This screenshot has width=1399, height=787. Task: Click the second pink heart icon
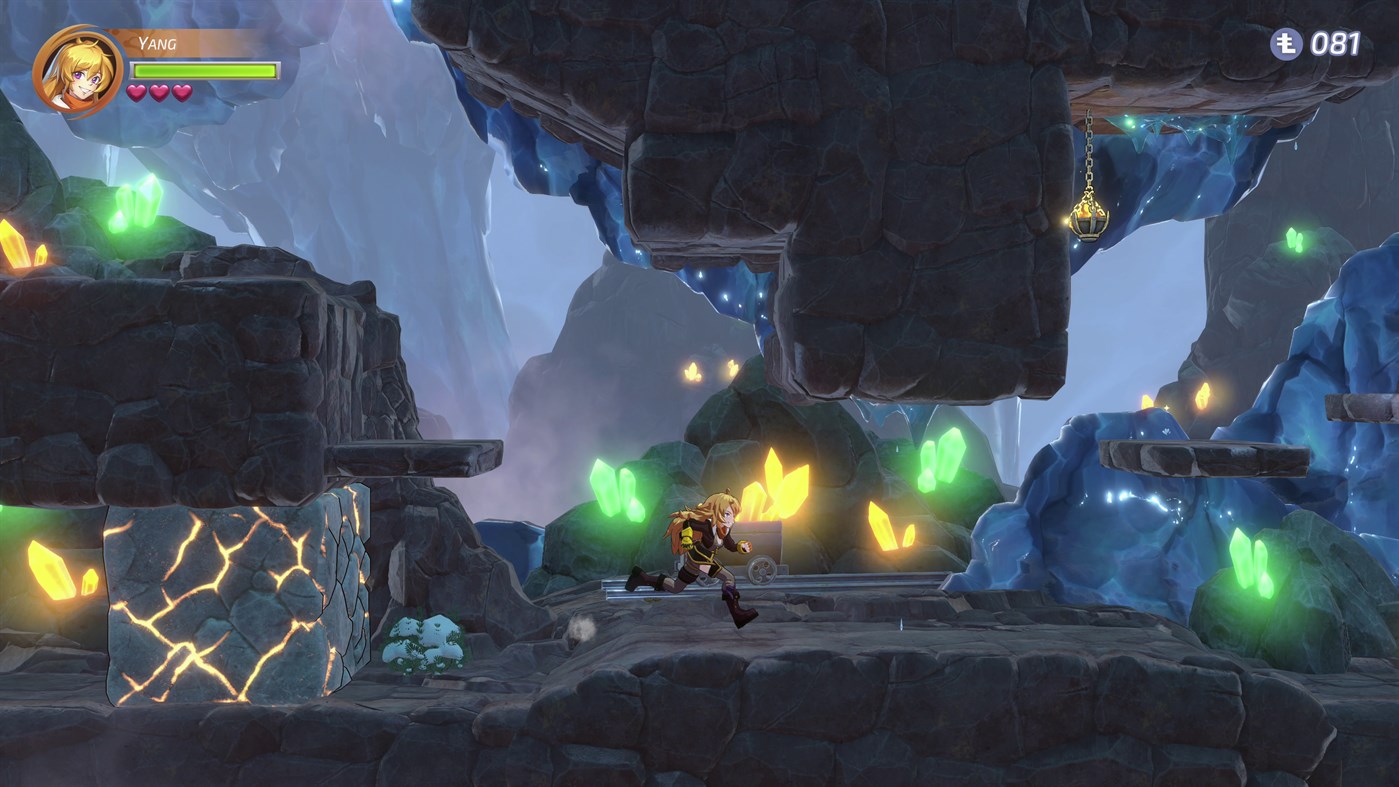point(161,95)
